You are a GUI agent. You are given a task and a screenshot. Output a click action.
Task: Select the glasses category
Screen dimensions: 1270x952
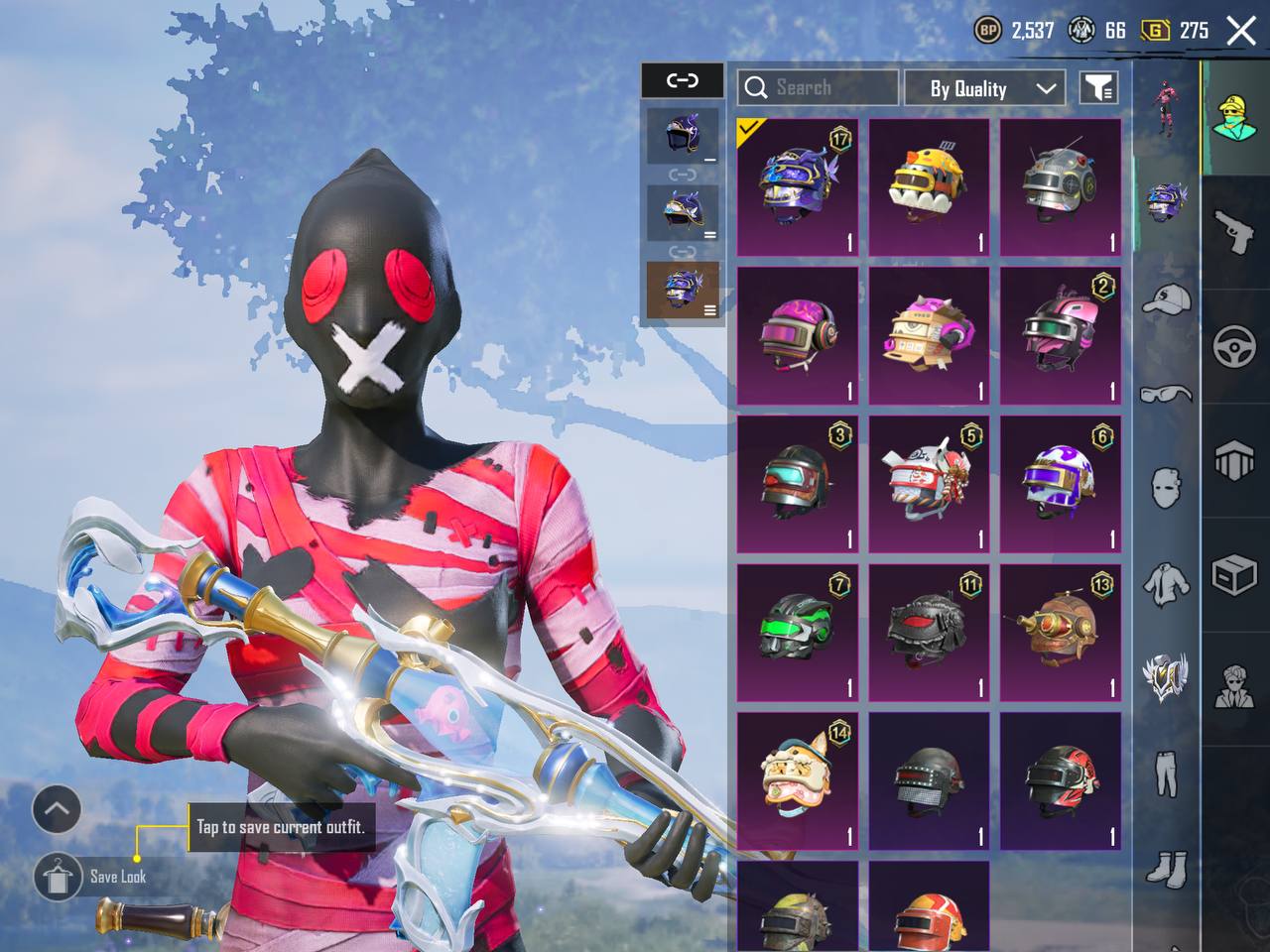point(1166,394)
